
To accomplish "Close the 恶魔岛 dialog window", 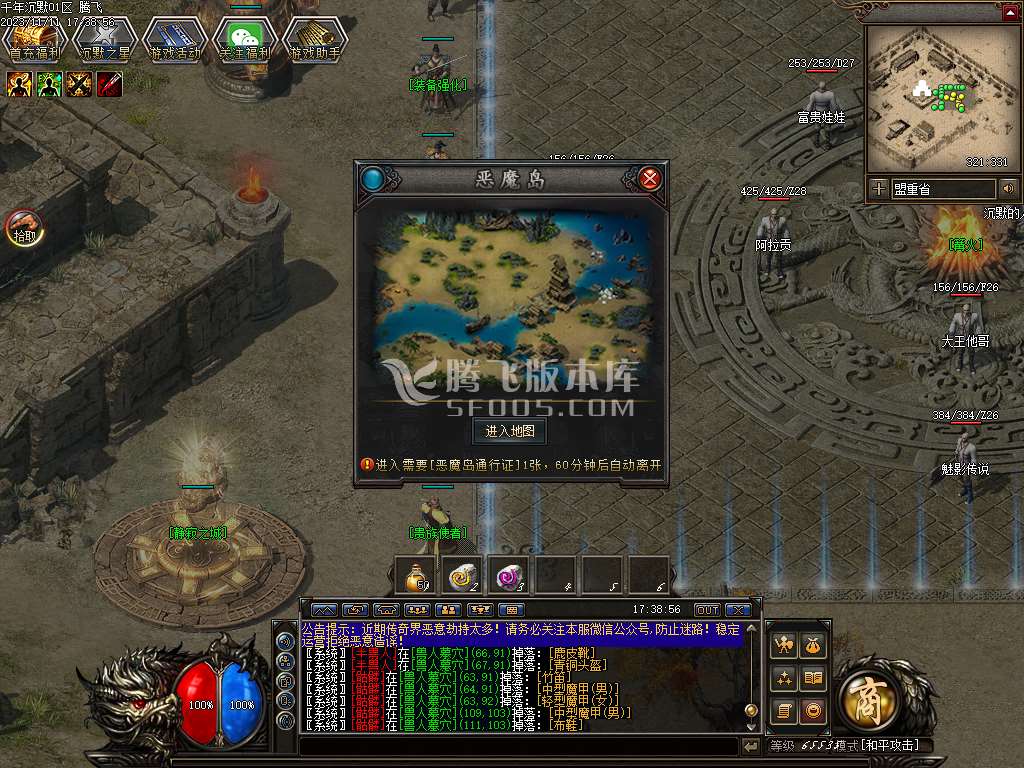I will pyautogui.click(x=650, y=179).
